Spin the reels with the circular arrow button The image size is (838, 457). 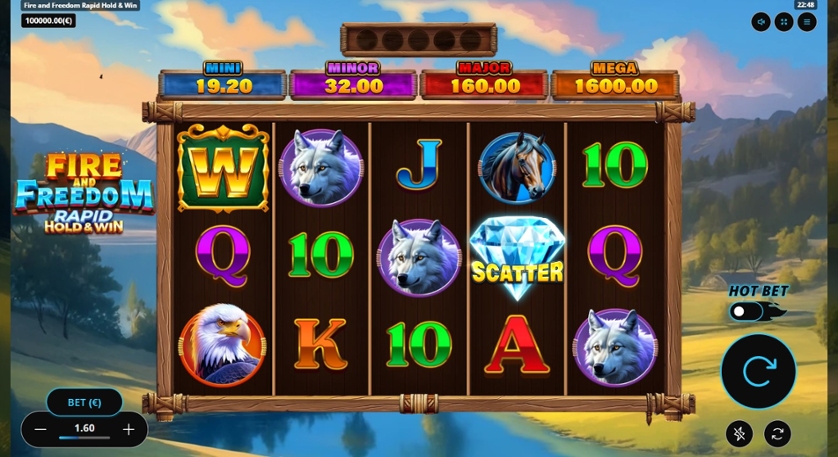(x=758, y=372)
